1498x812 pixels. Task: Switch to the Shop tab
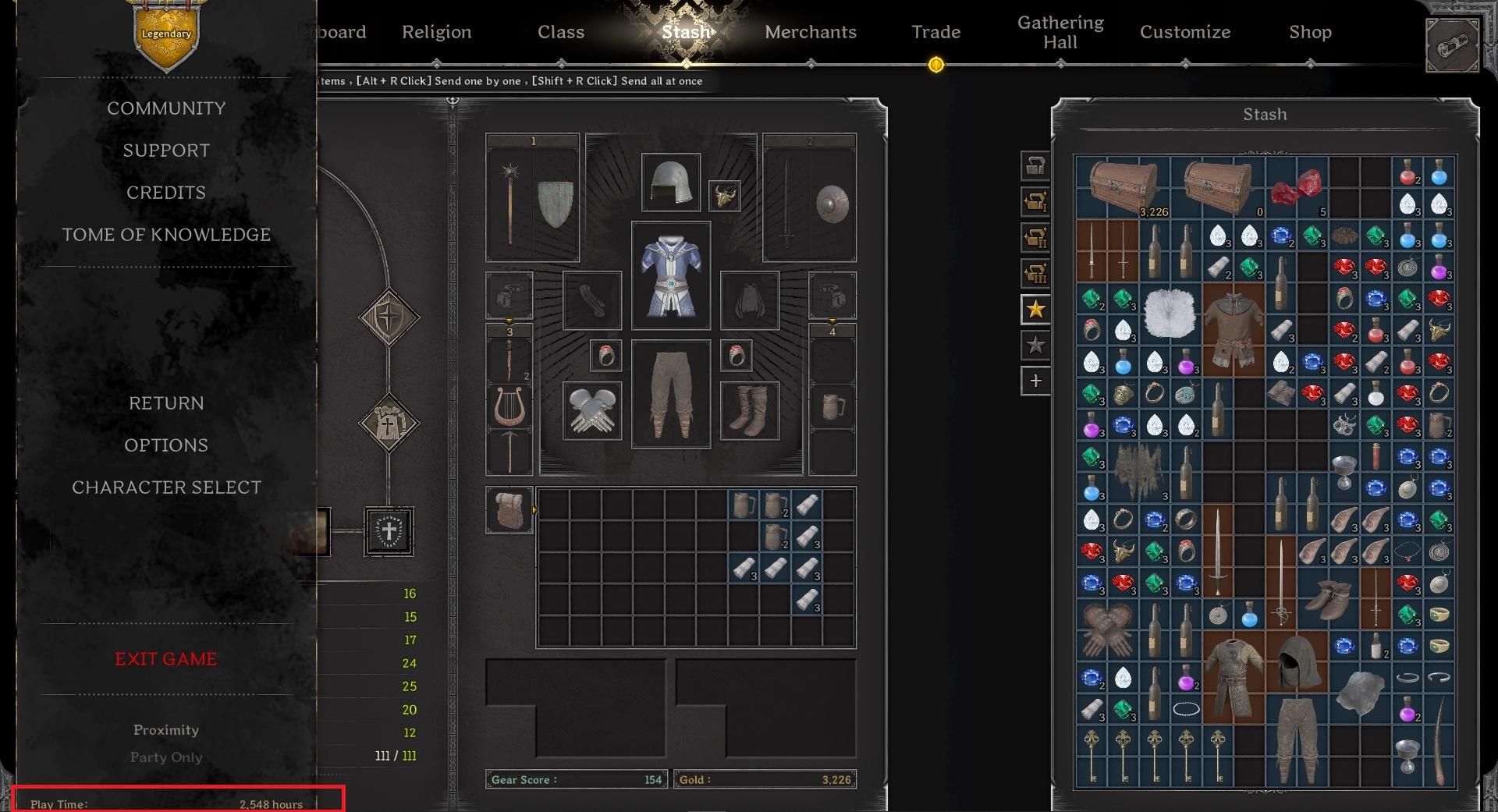click(1310, 32)
